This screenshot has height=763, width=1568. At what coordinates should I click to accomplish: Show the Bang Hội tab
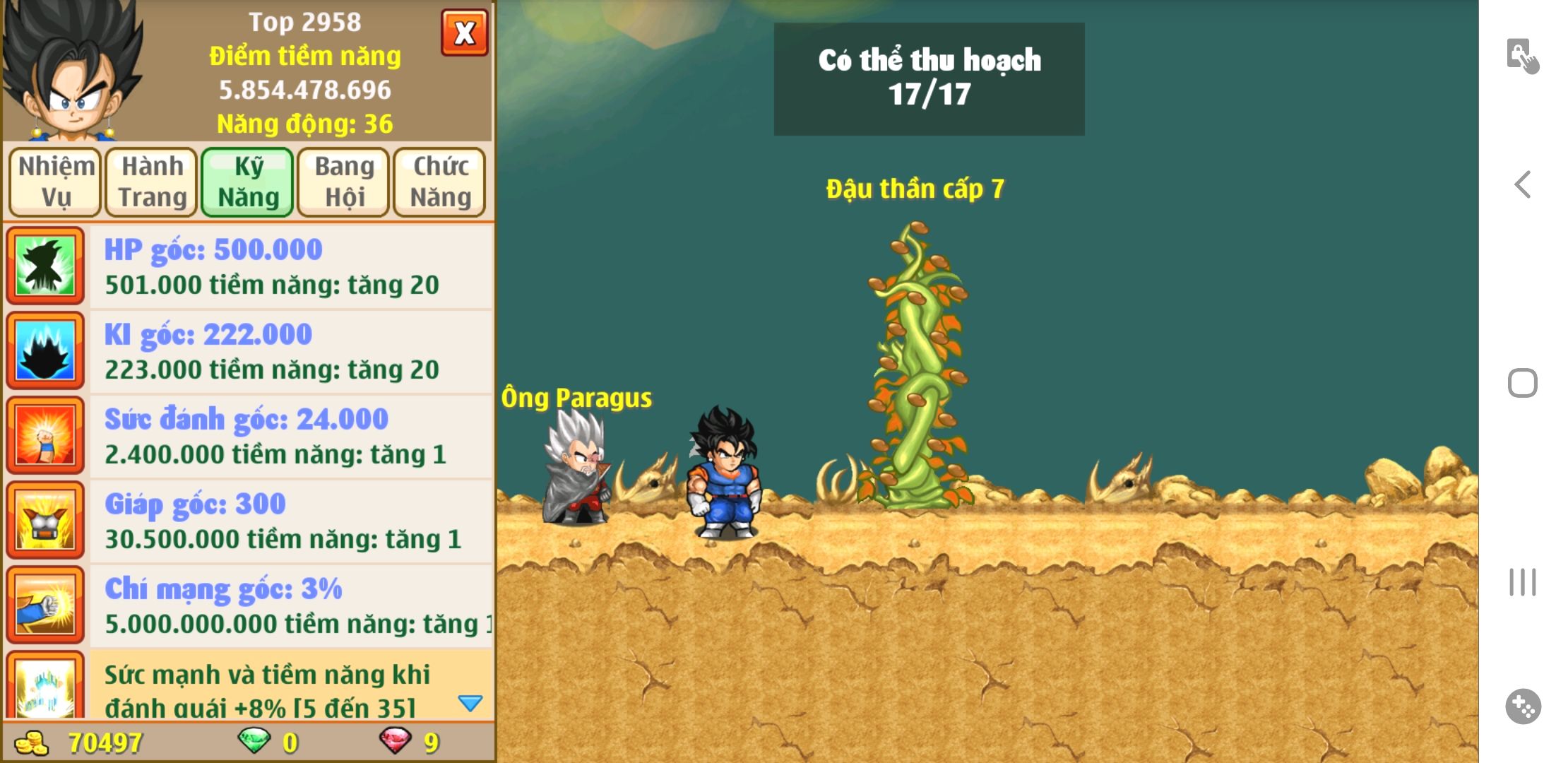tap(344, 182)
